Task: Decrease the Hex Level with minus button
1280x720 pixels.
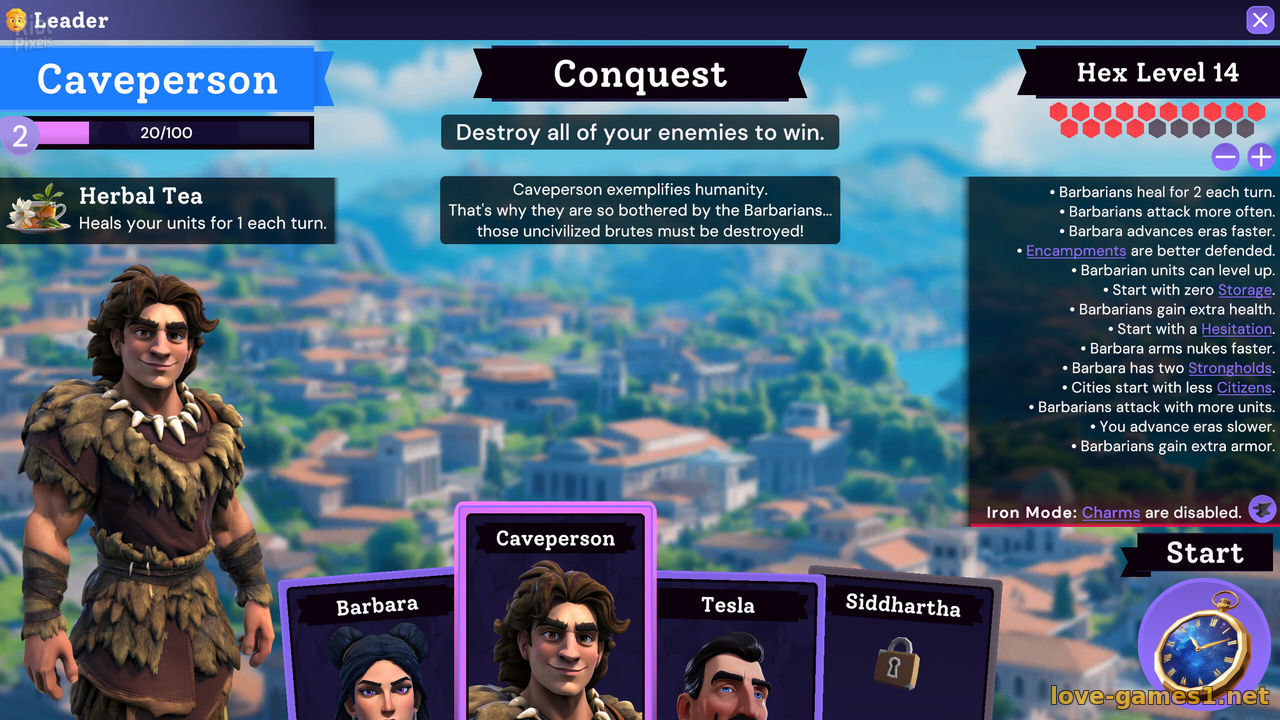Action: 1225,157
